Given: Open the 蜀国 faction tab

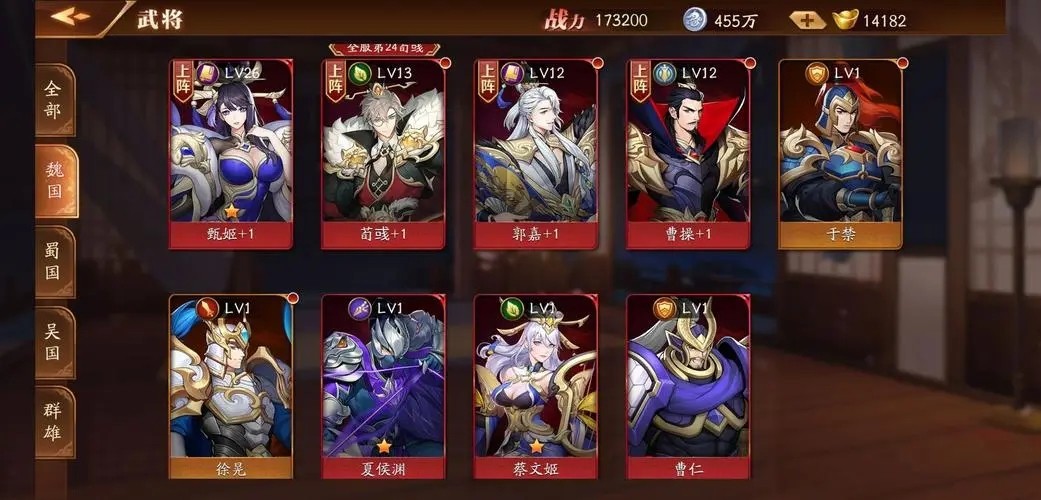Looking at the screenshot, I should point(55,260).
